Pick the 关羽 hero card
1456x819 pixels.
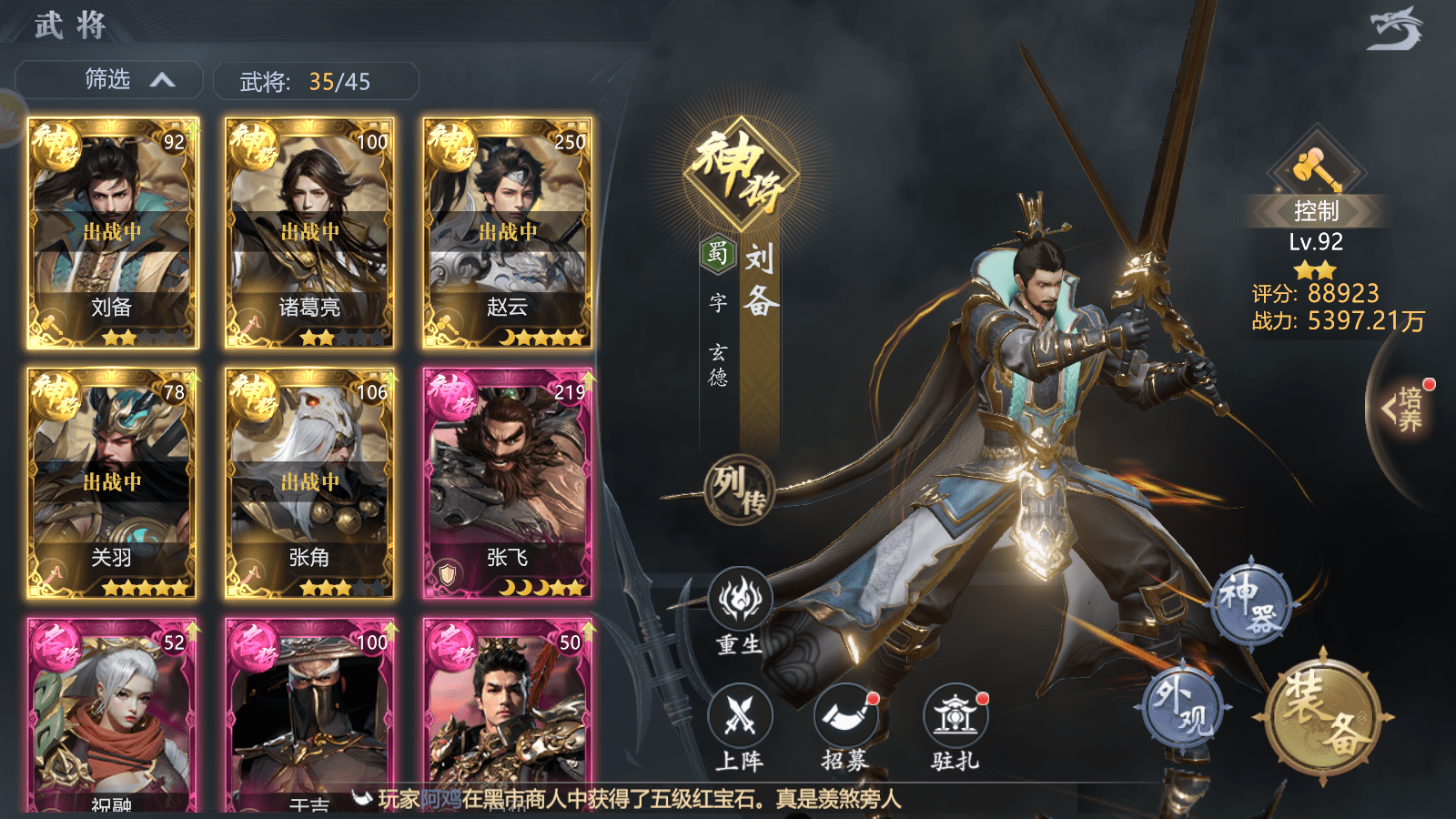(x=113, y=483)
